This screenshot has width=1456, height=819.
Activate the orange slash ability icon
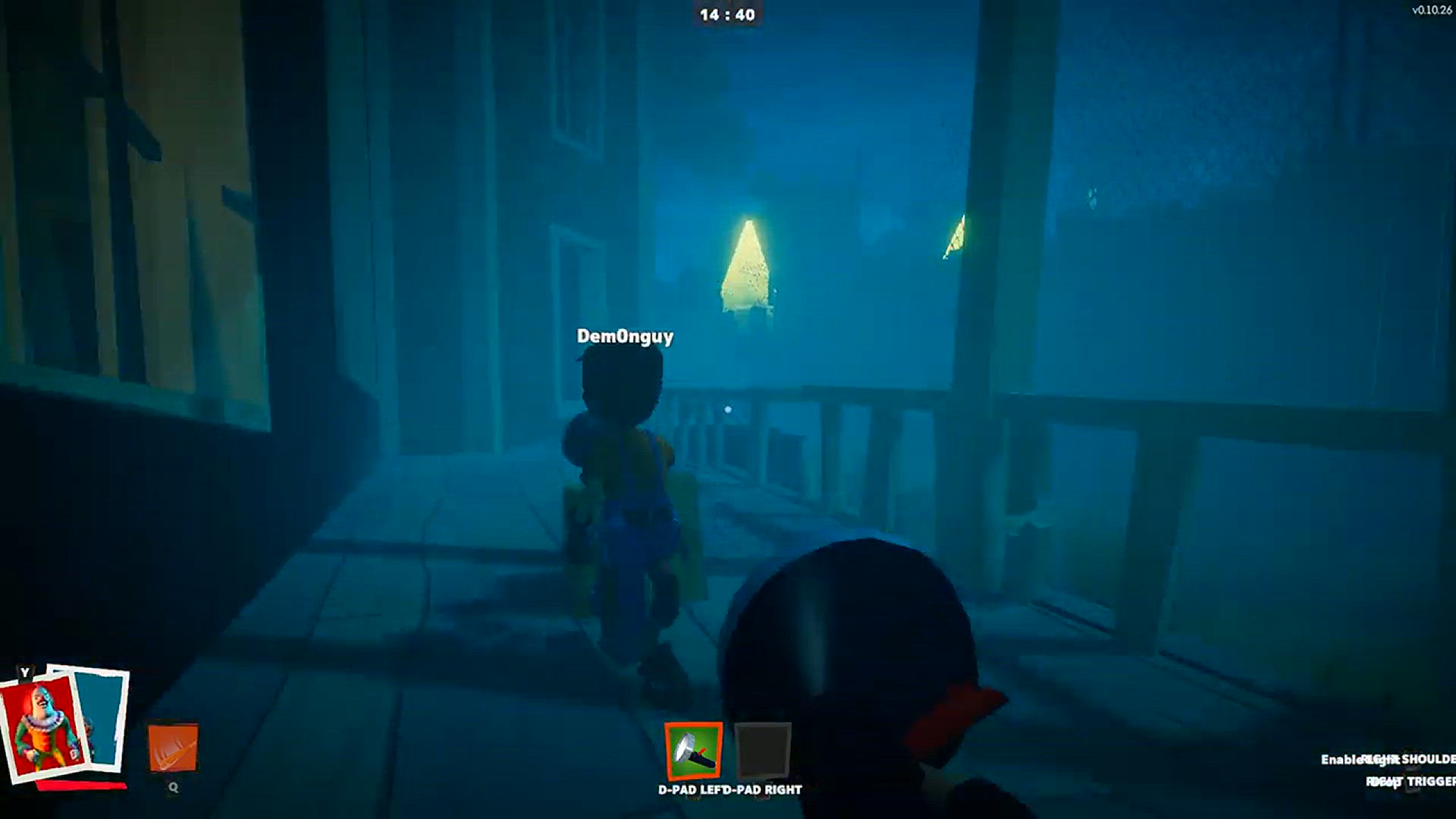(x=173, y=748)
